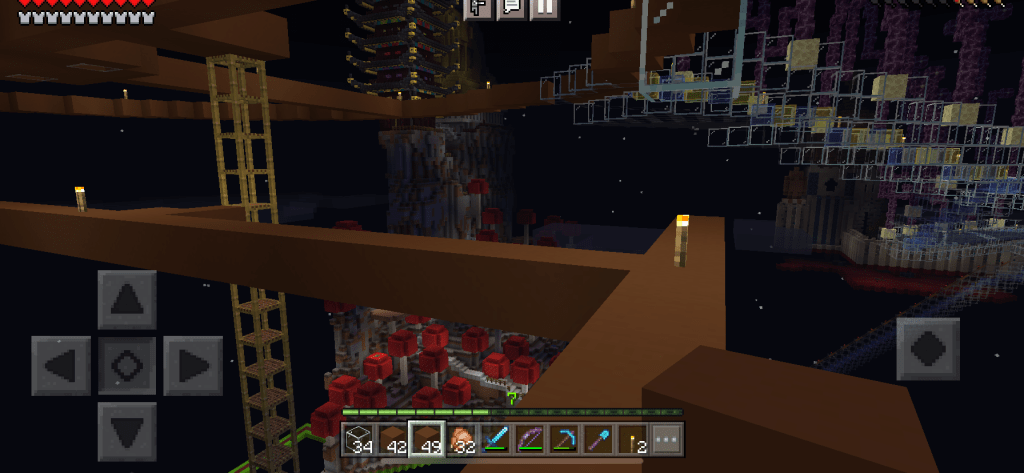Switch to the diamond shovel
This screenshot has width=1024, height=473.
(x=598, y=439)
